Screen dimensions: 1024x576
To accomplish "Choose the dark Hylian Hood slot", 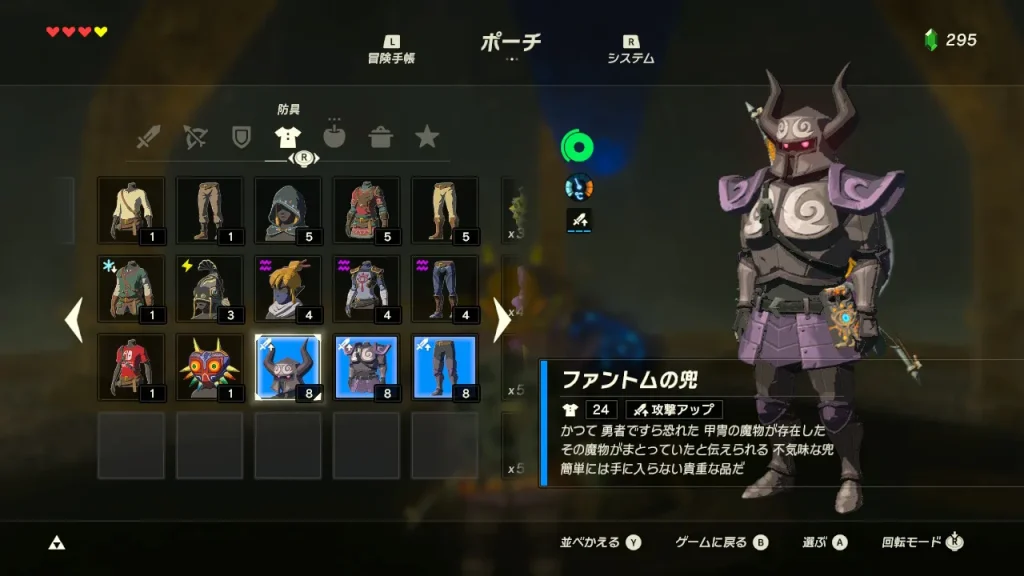I will [x=288, y=210].
